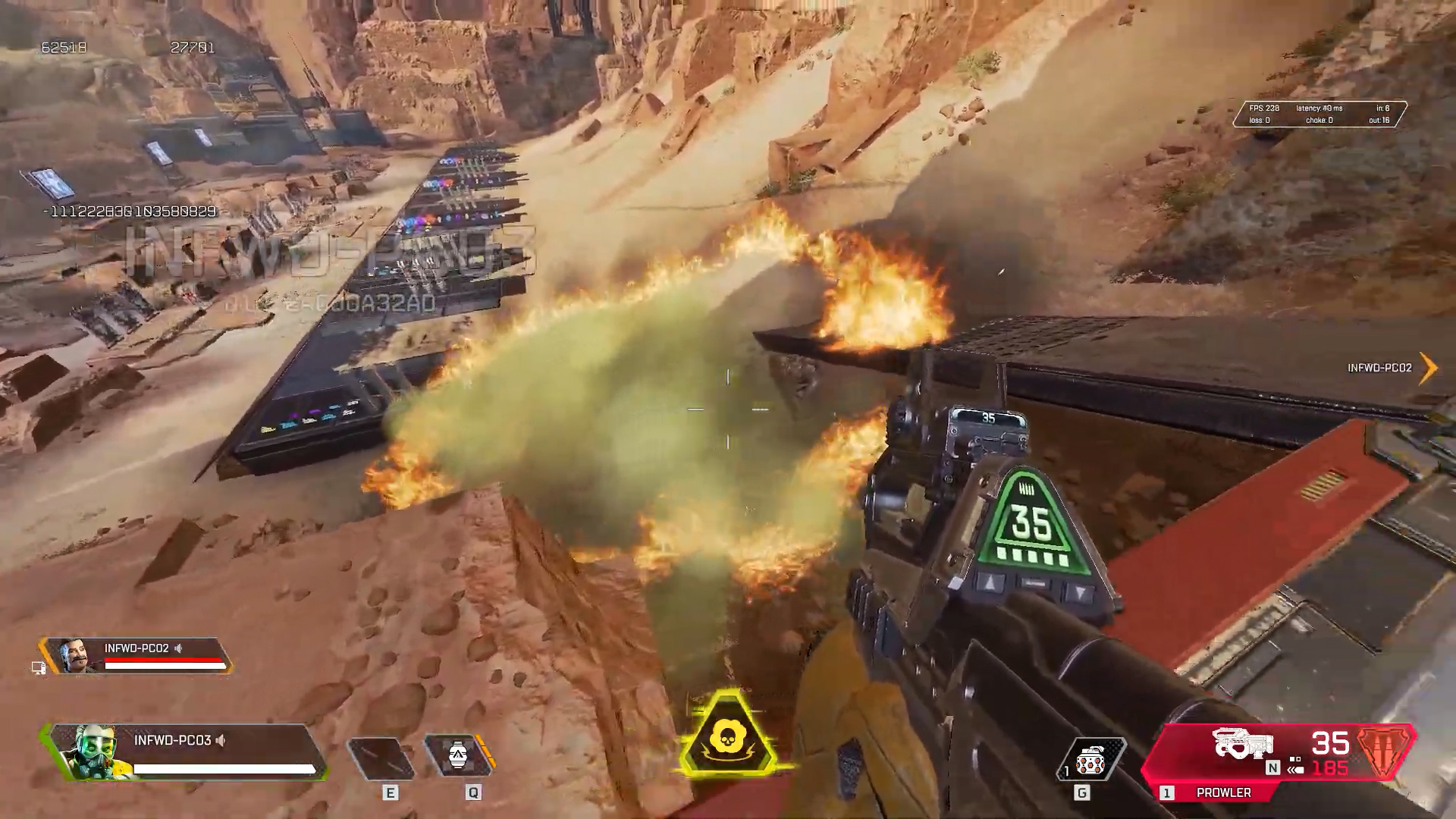Click teammate INFWD-PC02's portrait
Screen dimensions: 1456x819
pos(74,655)
